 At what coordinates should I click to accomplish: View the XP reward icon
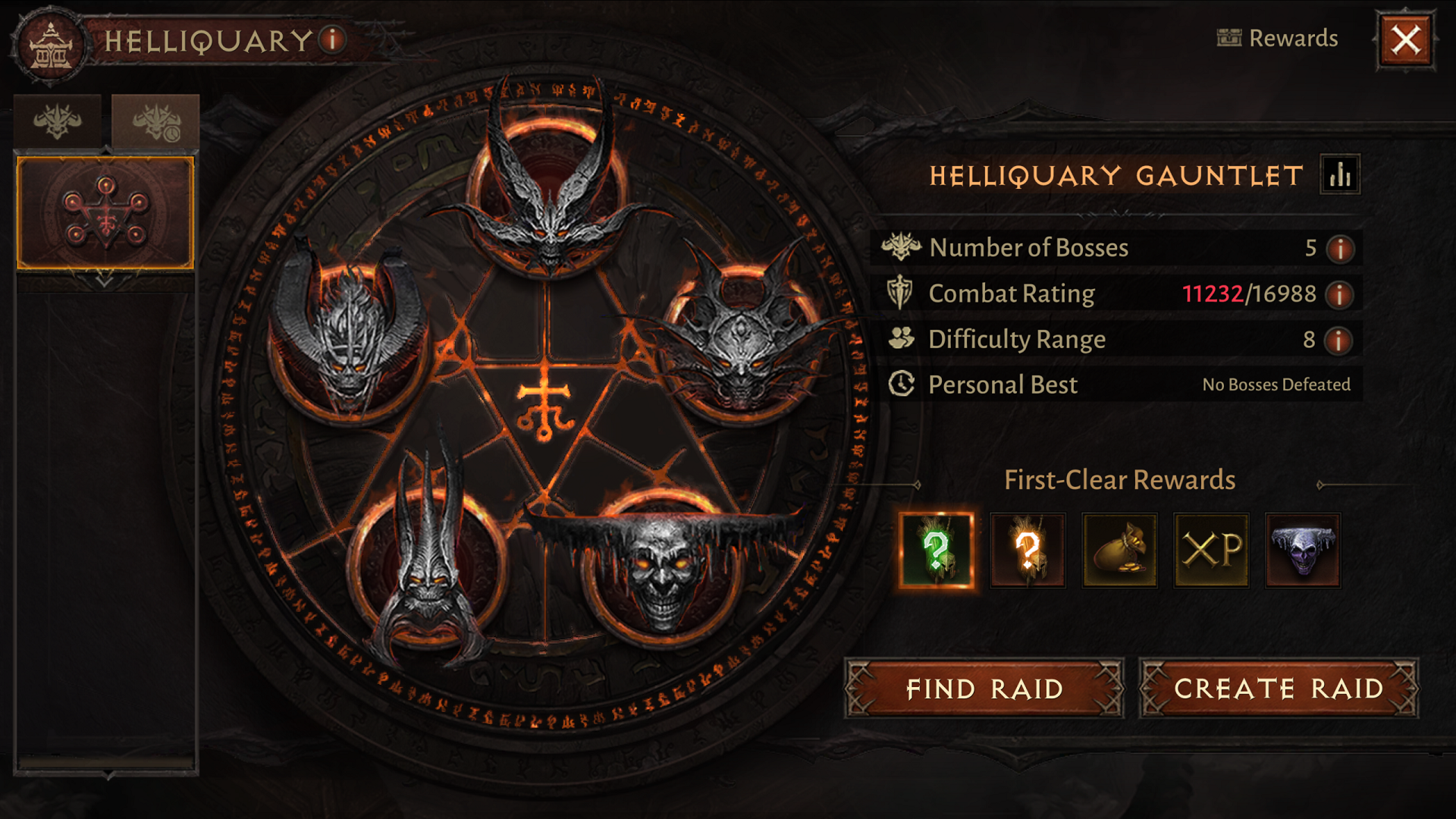[1211, 551]
